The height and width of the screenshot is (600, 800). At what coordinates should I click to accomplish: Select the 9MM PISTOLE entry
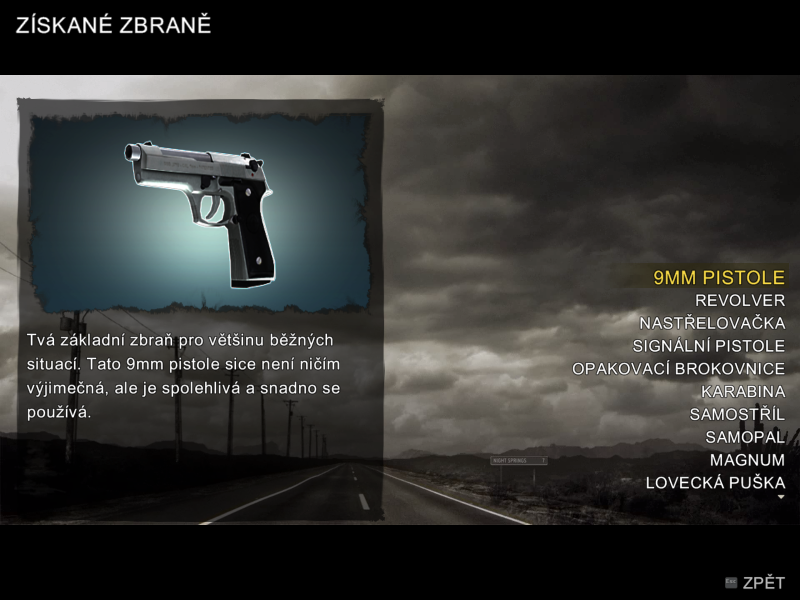tap(718, 277)
